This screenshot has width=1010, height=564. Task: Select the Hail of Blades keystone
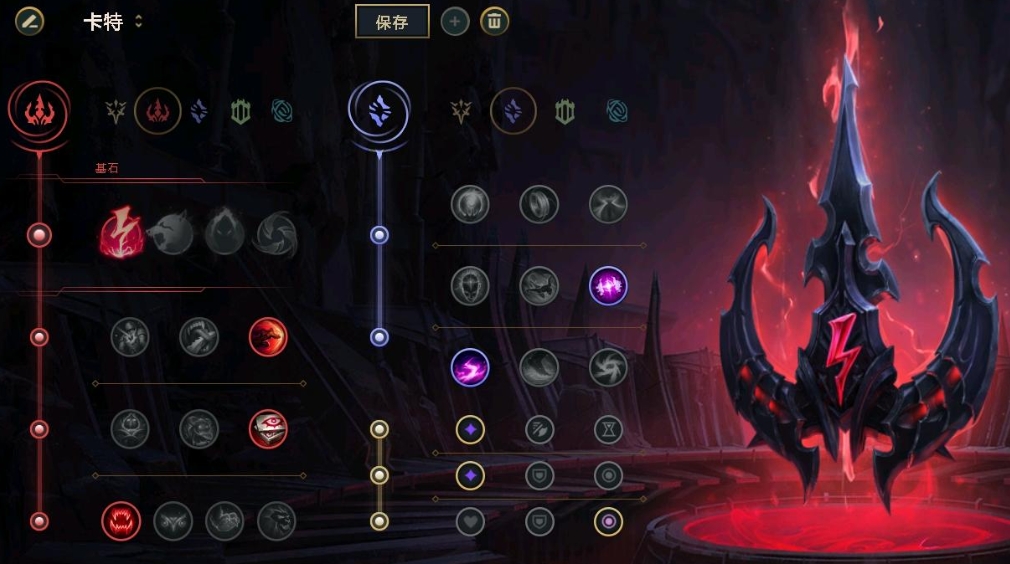click(275, 235)
